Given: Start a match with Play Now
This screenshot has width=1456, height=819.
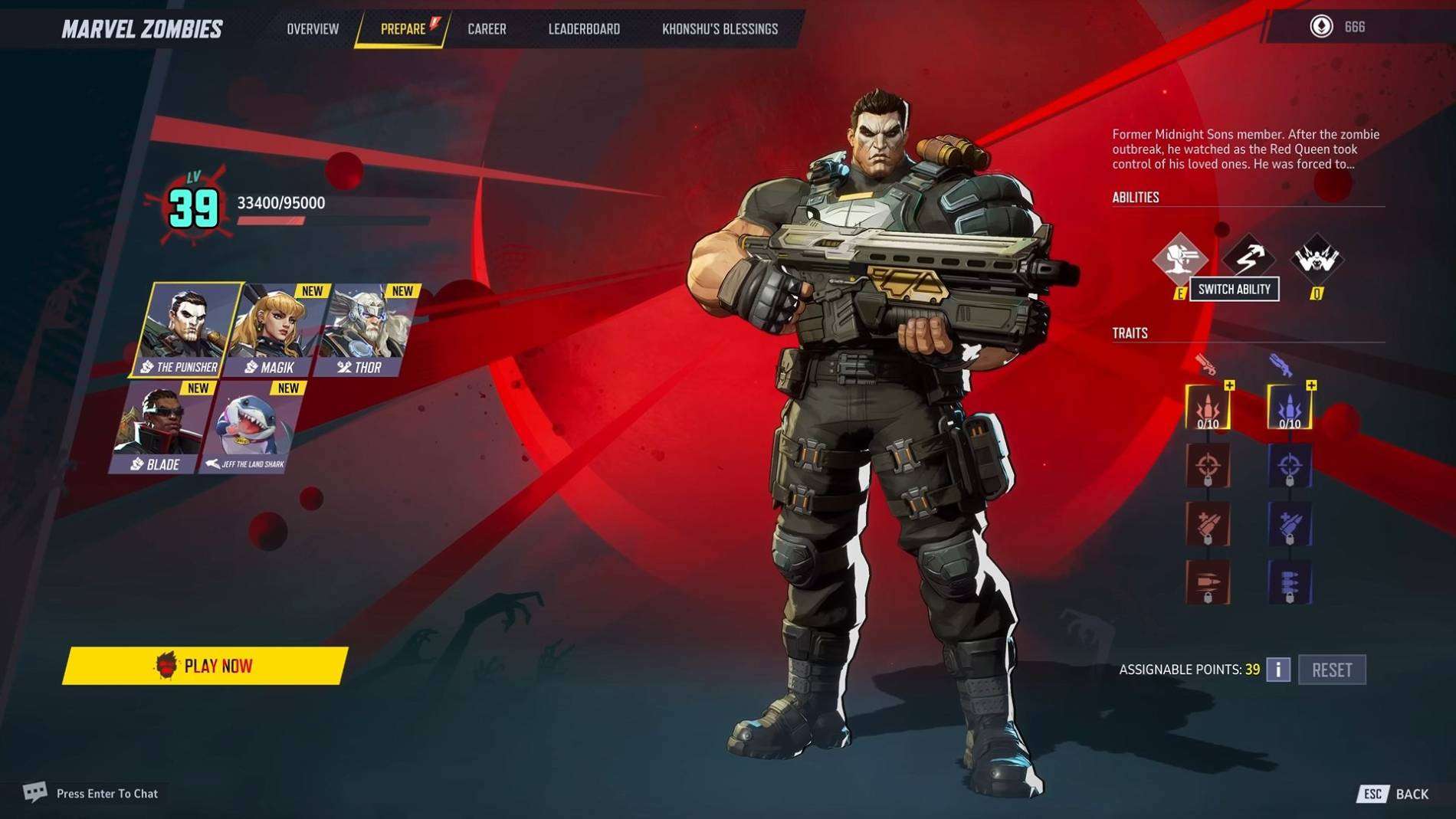Looking at the screenshot, I should 205,666.
